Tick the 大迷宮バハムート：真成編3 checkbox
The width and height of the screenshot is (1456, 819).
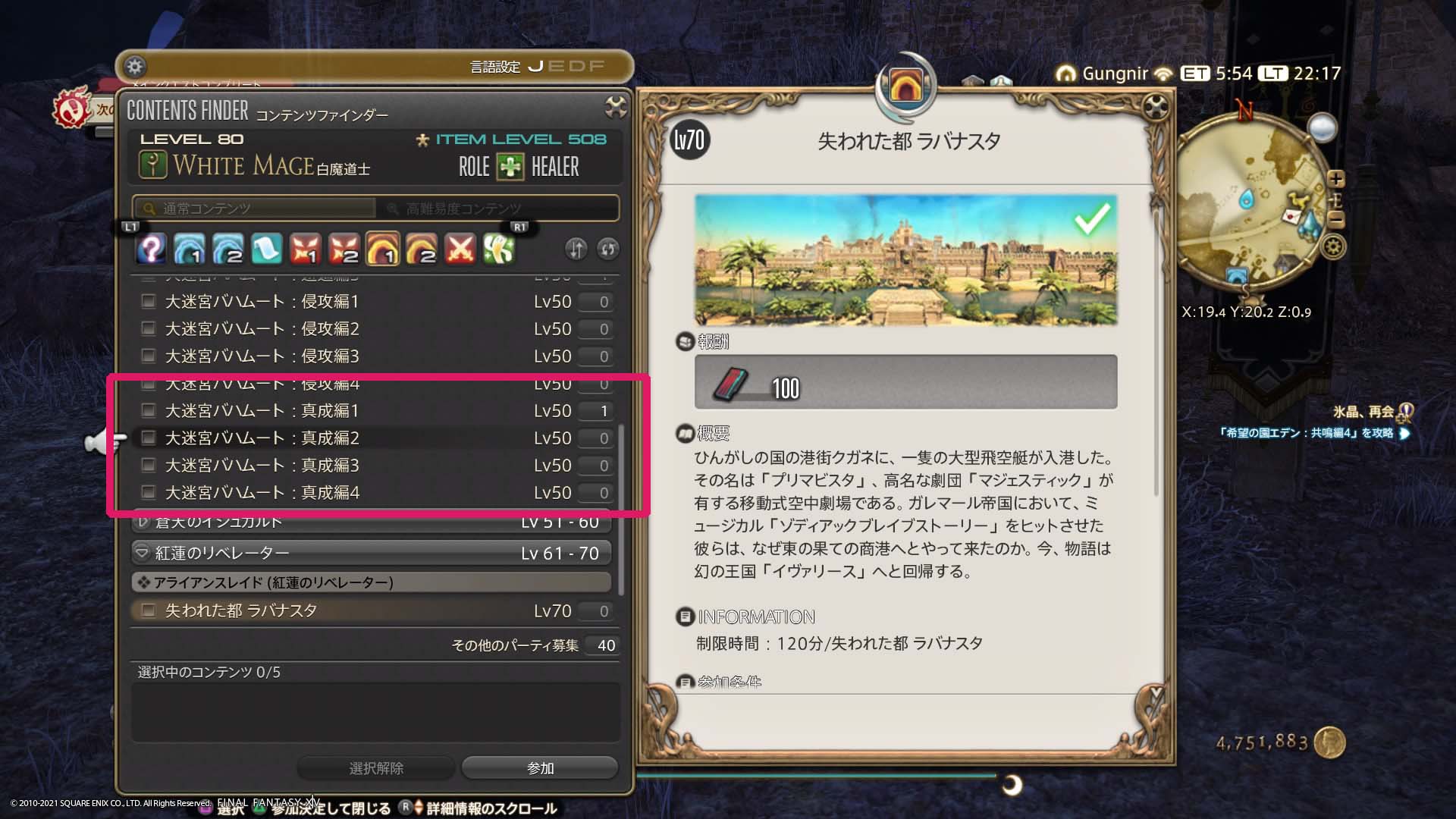click(x=149, y=466)
